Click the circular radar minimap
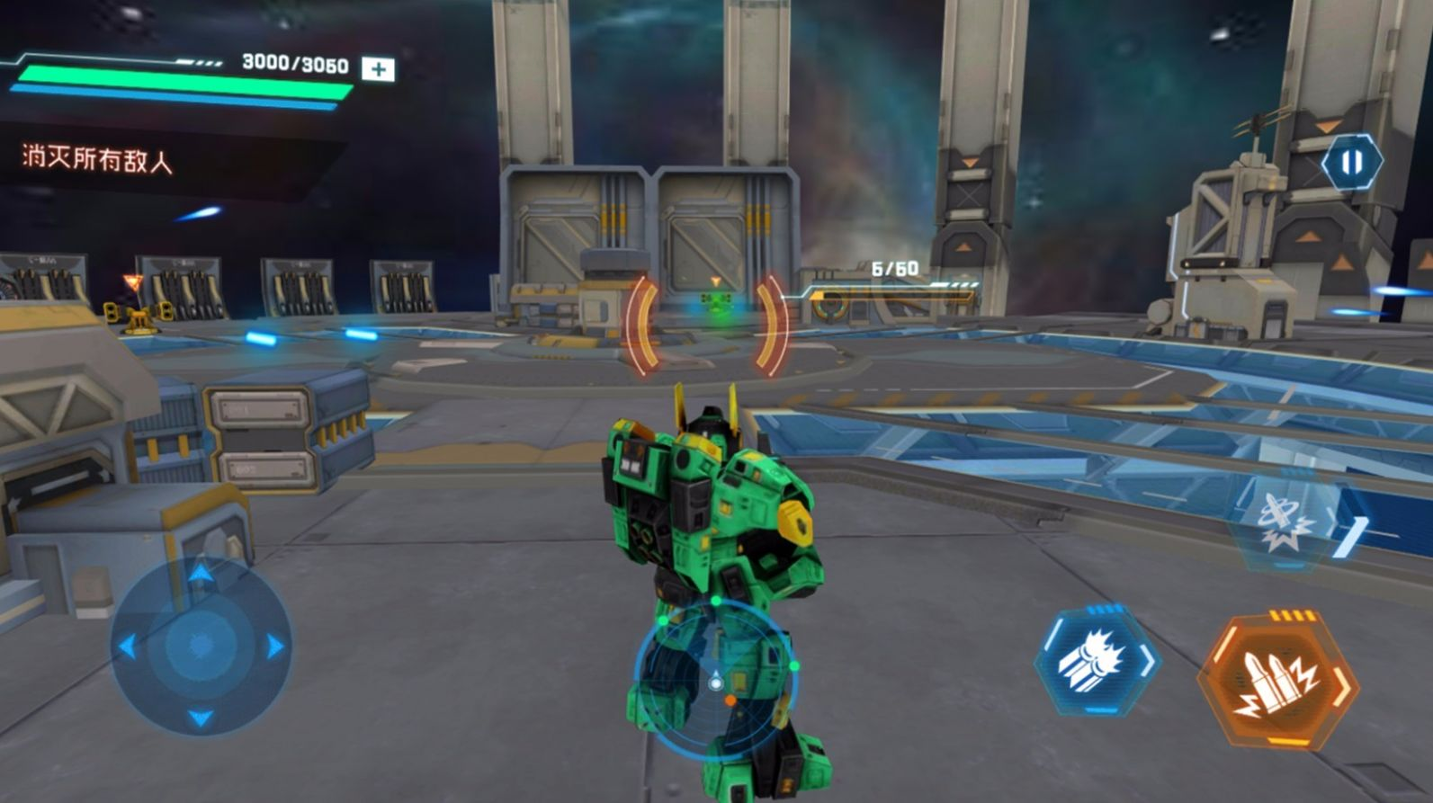Image resolution: width=1433 pixels, height=803 pixels. coord(716,680)
